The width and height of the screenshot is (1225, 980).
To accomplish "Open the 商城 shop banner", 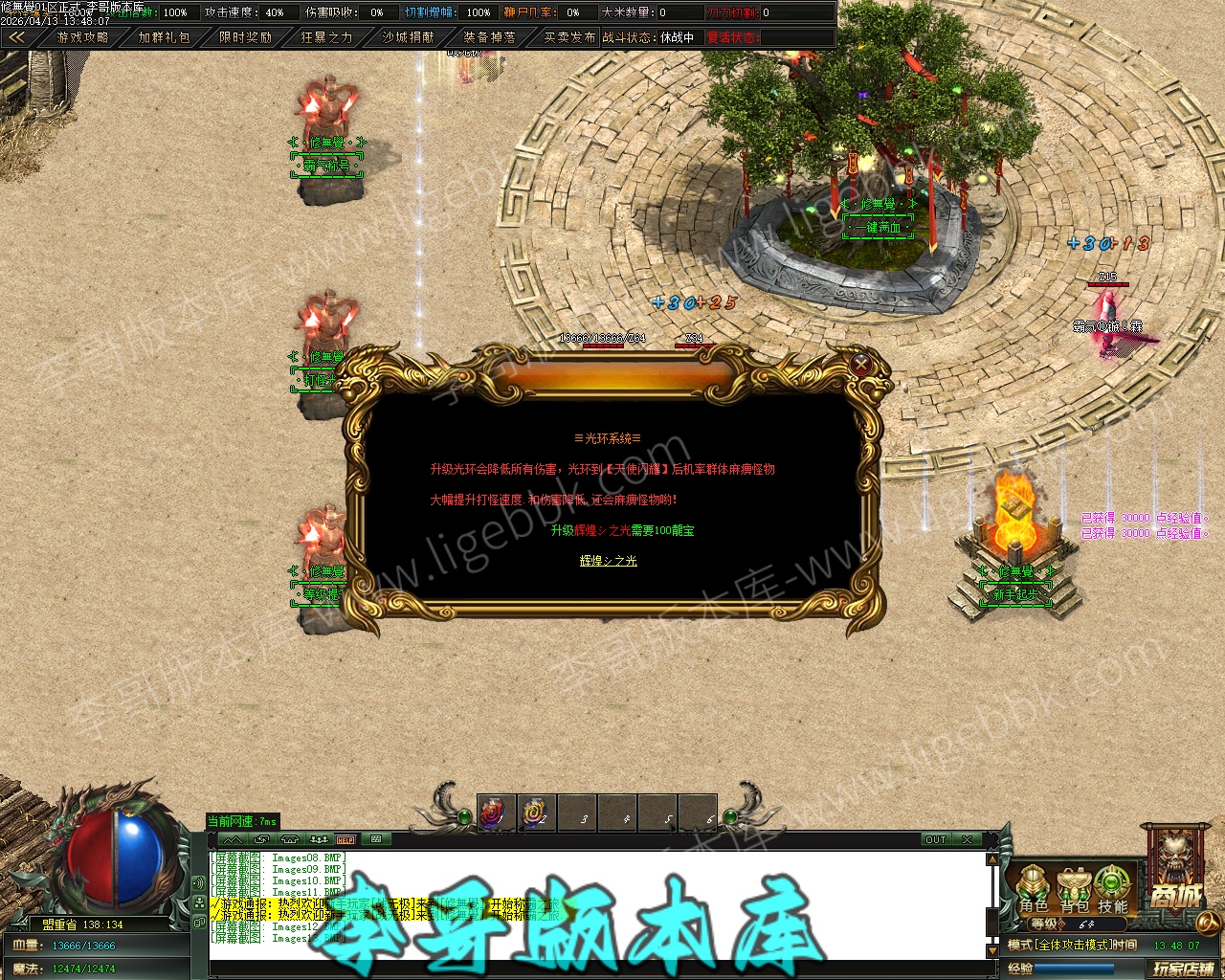I will tap(1175, 876).
